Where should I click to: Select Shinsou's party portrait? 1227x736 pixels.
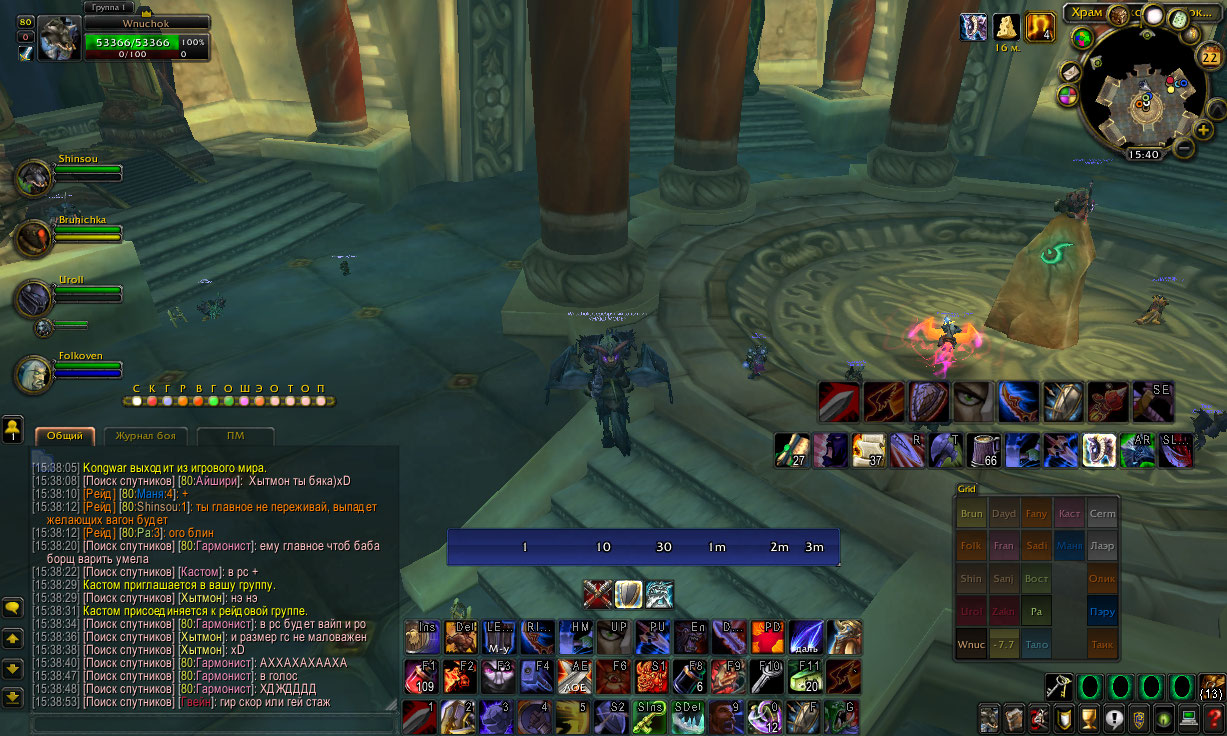tap(34, 178)
